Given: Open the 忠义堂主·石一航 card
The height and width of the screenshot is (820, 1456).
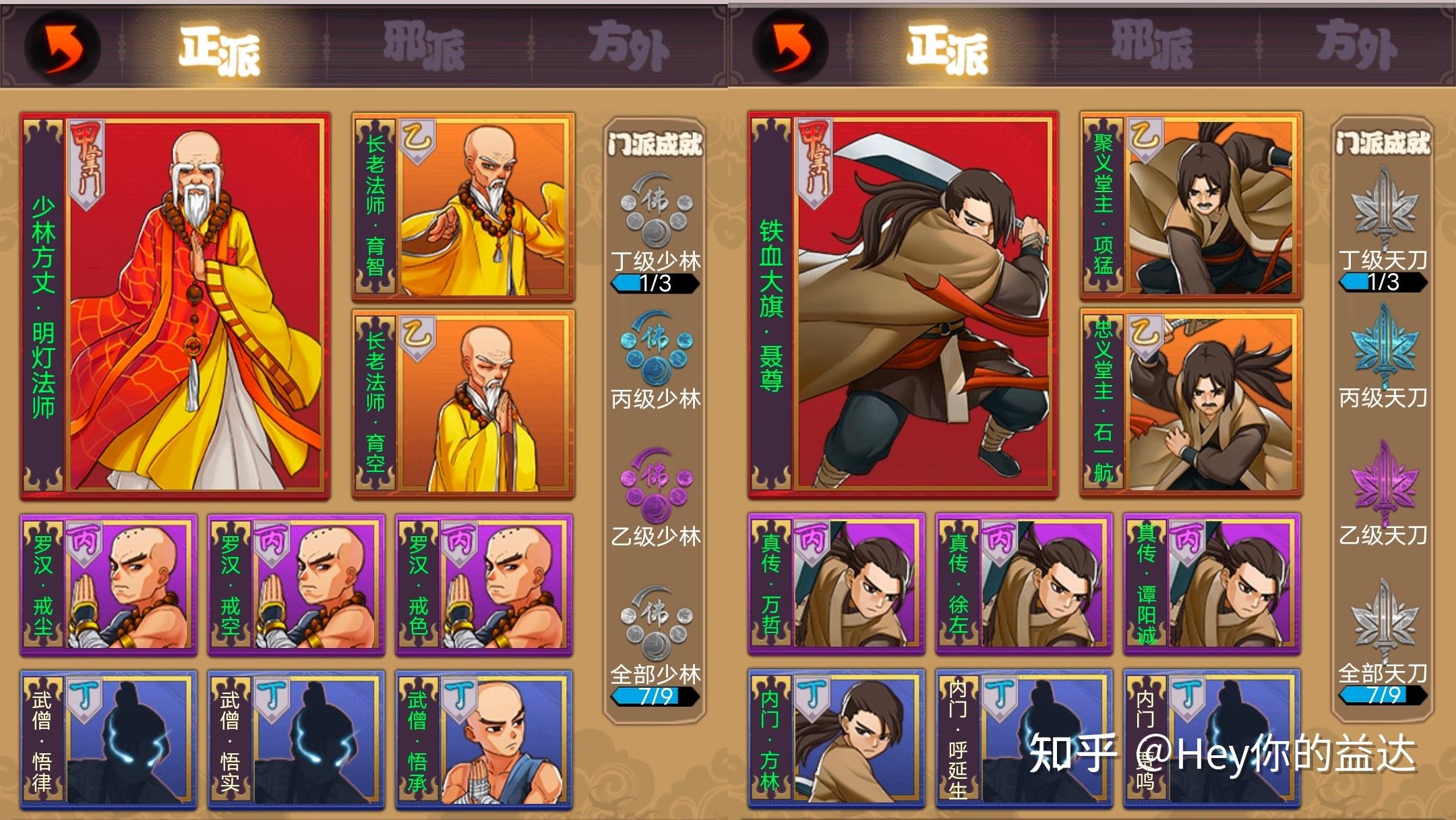Looking at the screenshot, I should coord(1191,402).
